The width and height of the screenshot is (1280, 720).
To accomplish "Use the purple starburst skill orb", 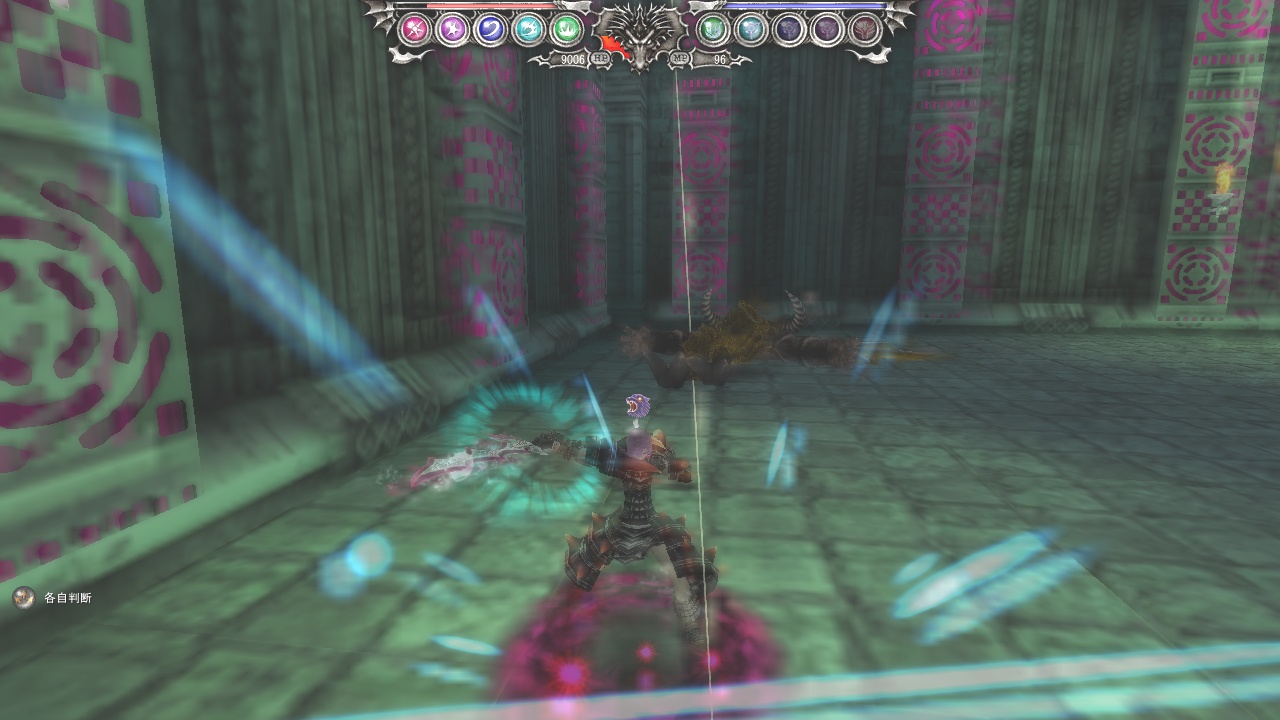I will tap(452, 29).
